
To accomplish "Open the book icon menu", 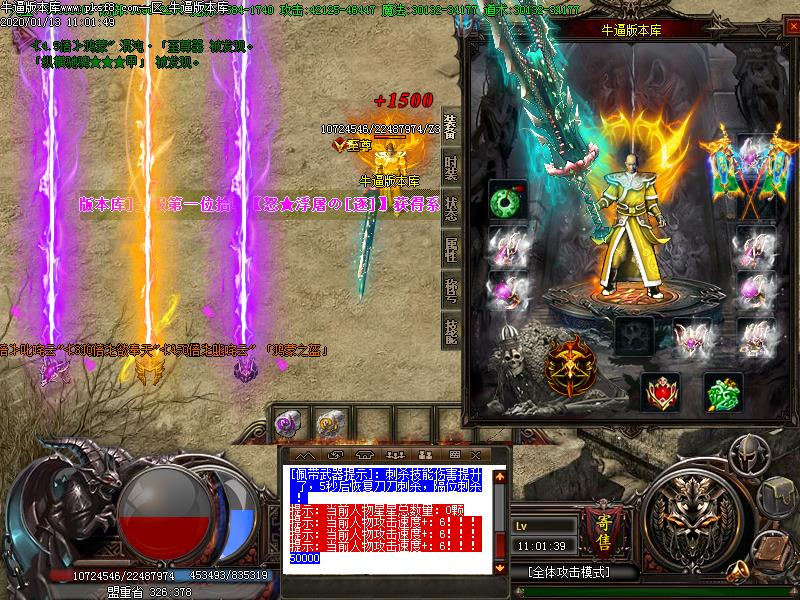I will (774, 550).
